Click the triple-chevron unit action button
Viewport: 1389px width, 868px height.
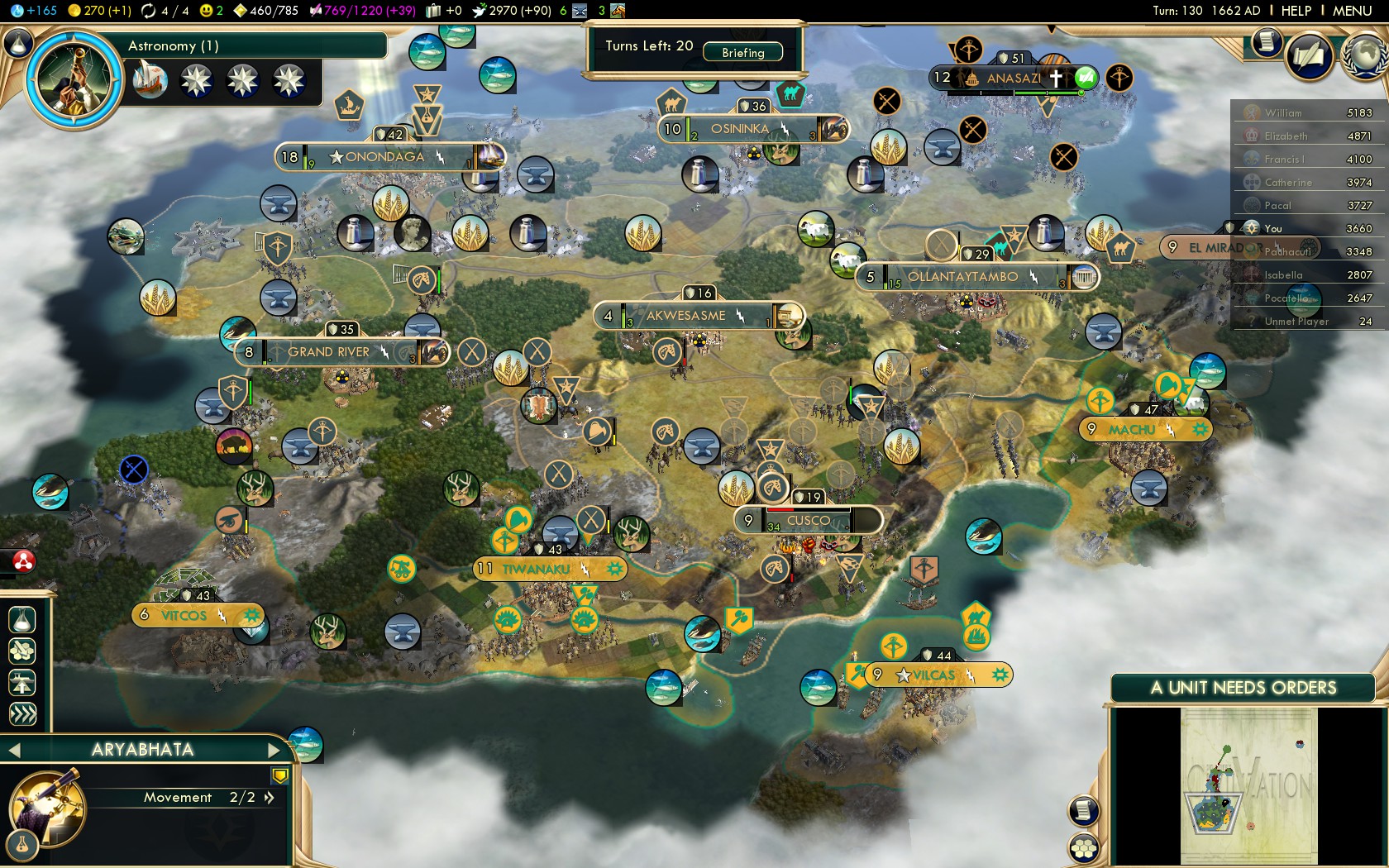point(22,713)
